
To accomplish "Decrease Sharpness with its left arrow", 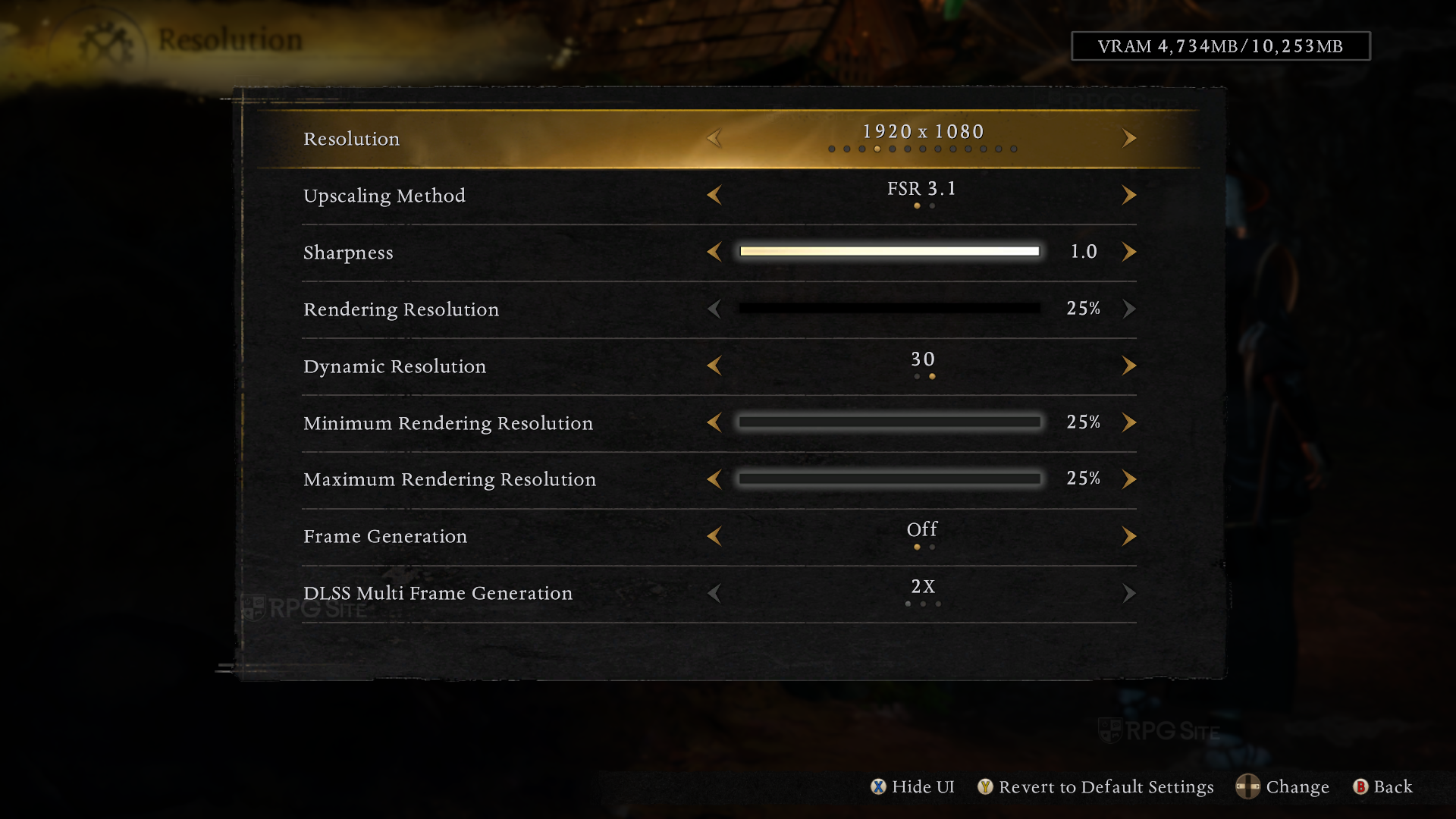I will click(x=714, y=252).
